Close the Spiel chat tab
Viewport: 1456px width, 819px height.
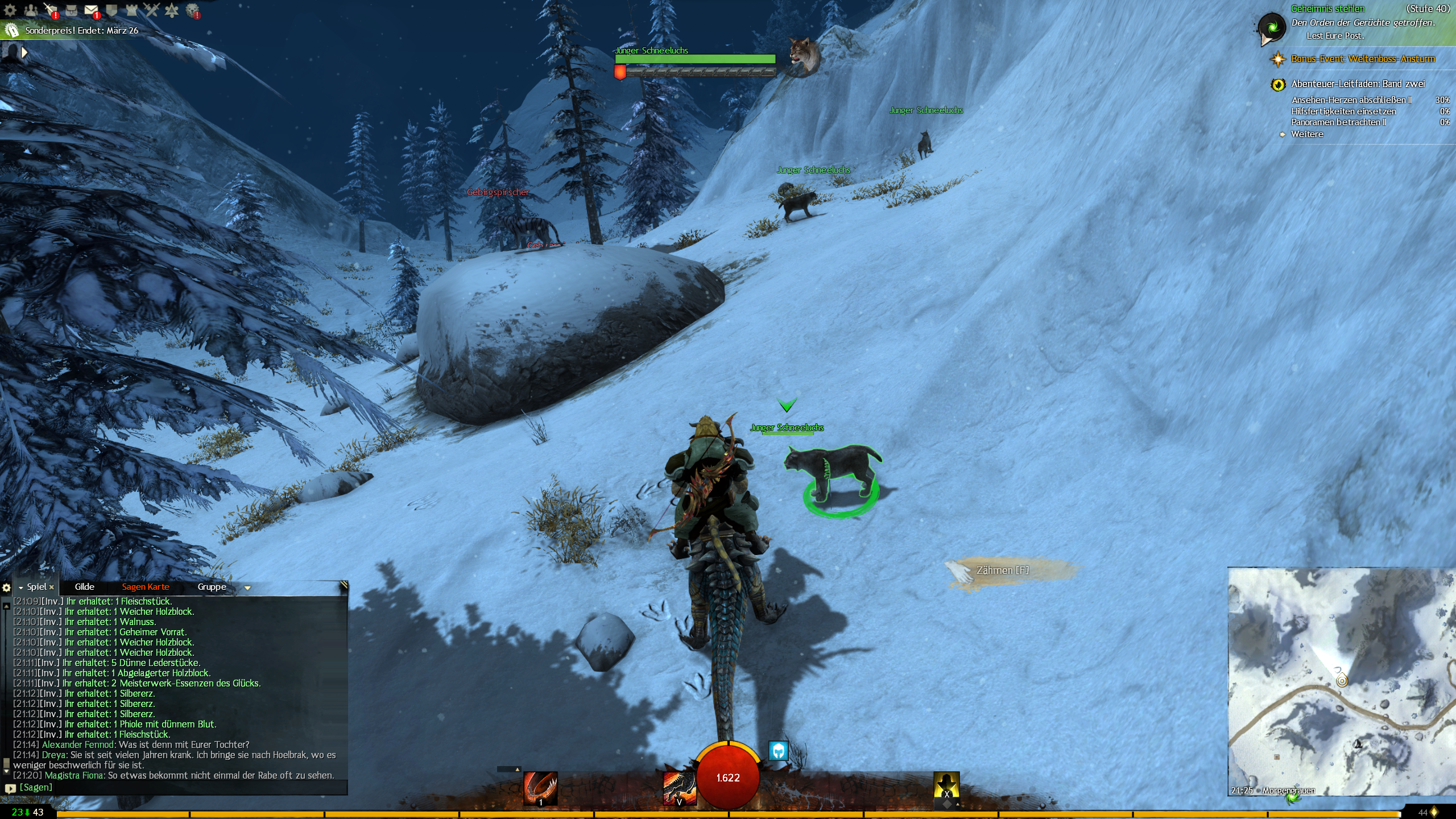tap(52, 588)
